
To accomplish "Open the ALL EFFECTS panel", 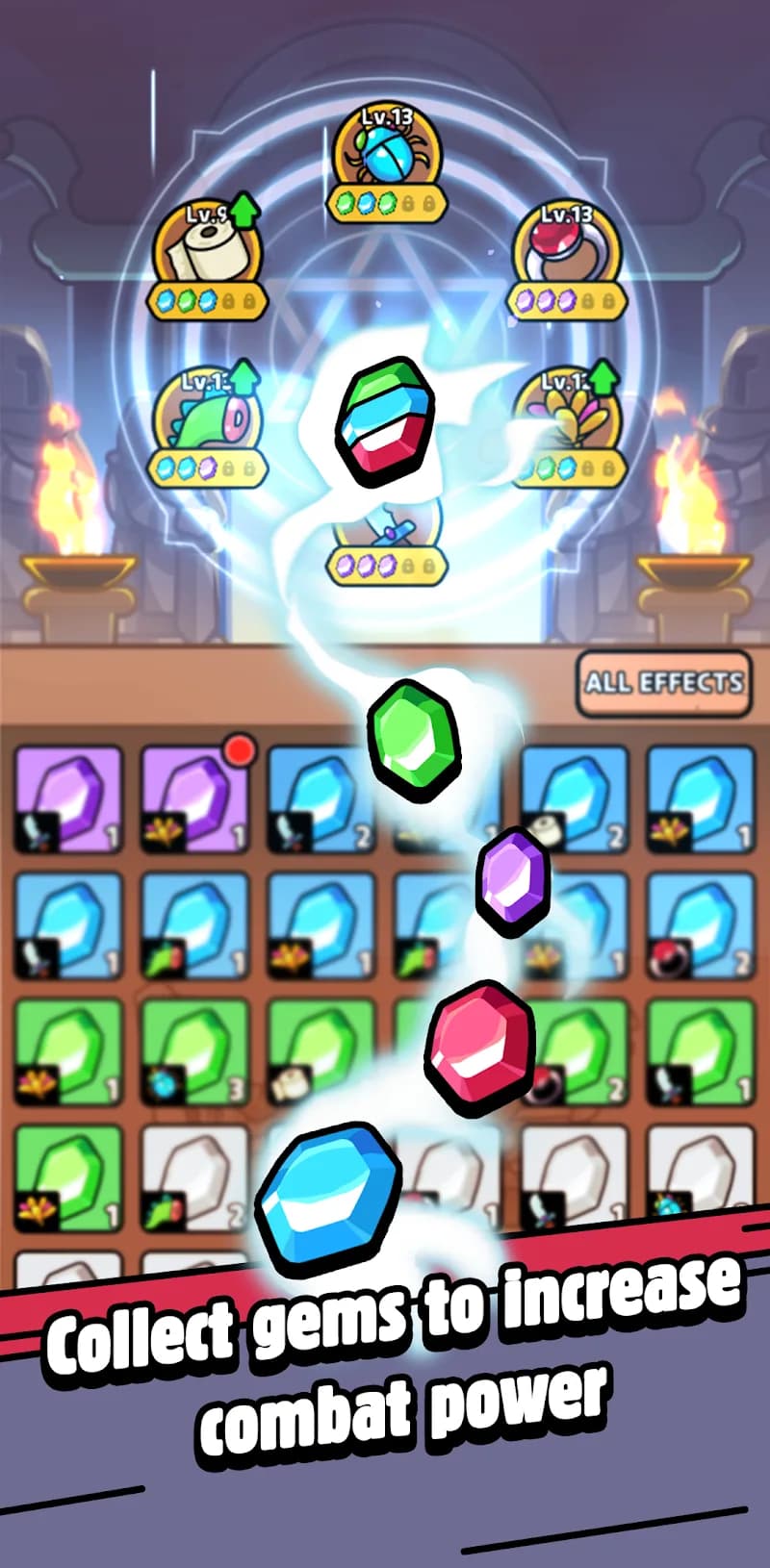I will (x=663, y=683).
